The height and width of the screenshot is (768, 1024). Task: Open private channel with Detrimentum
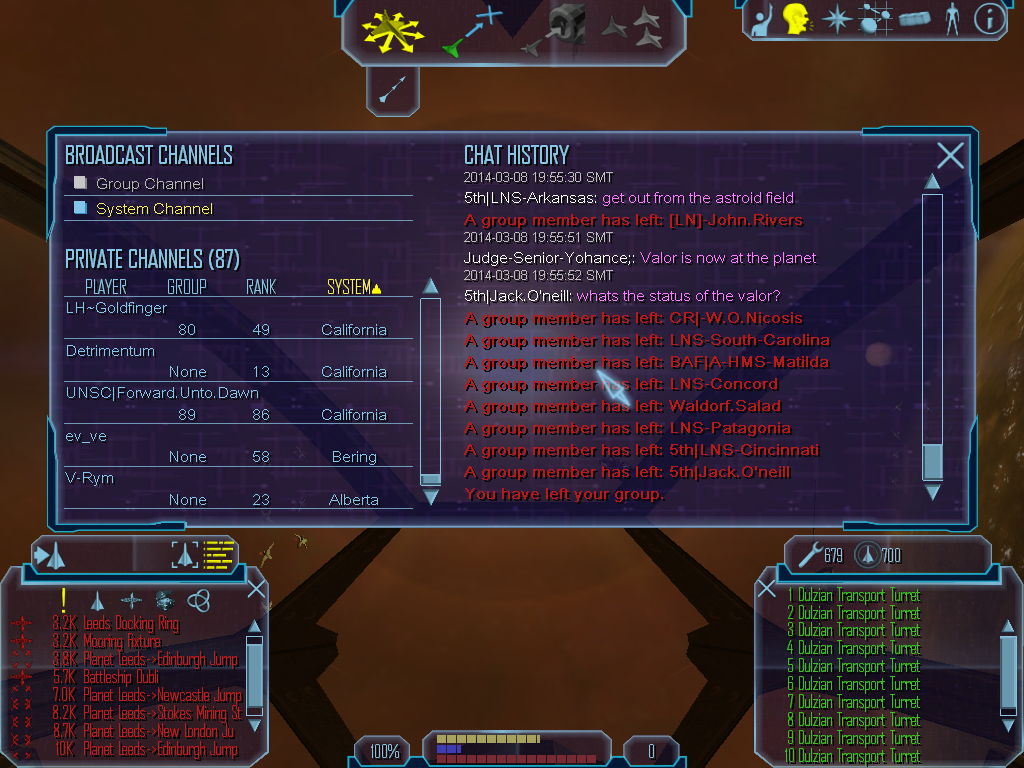tap(111, 352)
